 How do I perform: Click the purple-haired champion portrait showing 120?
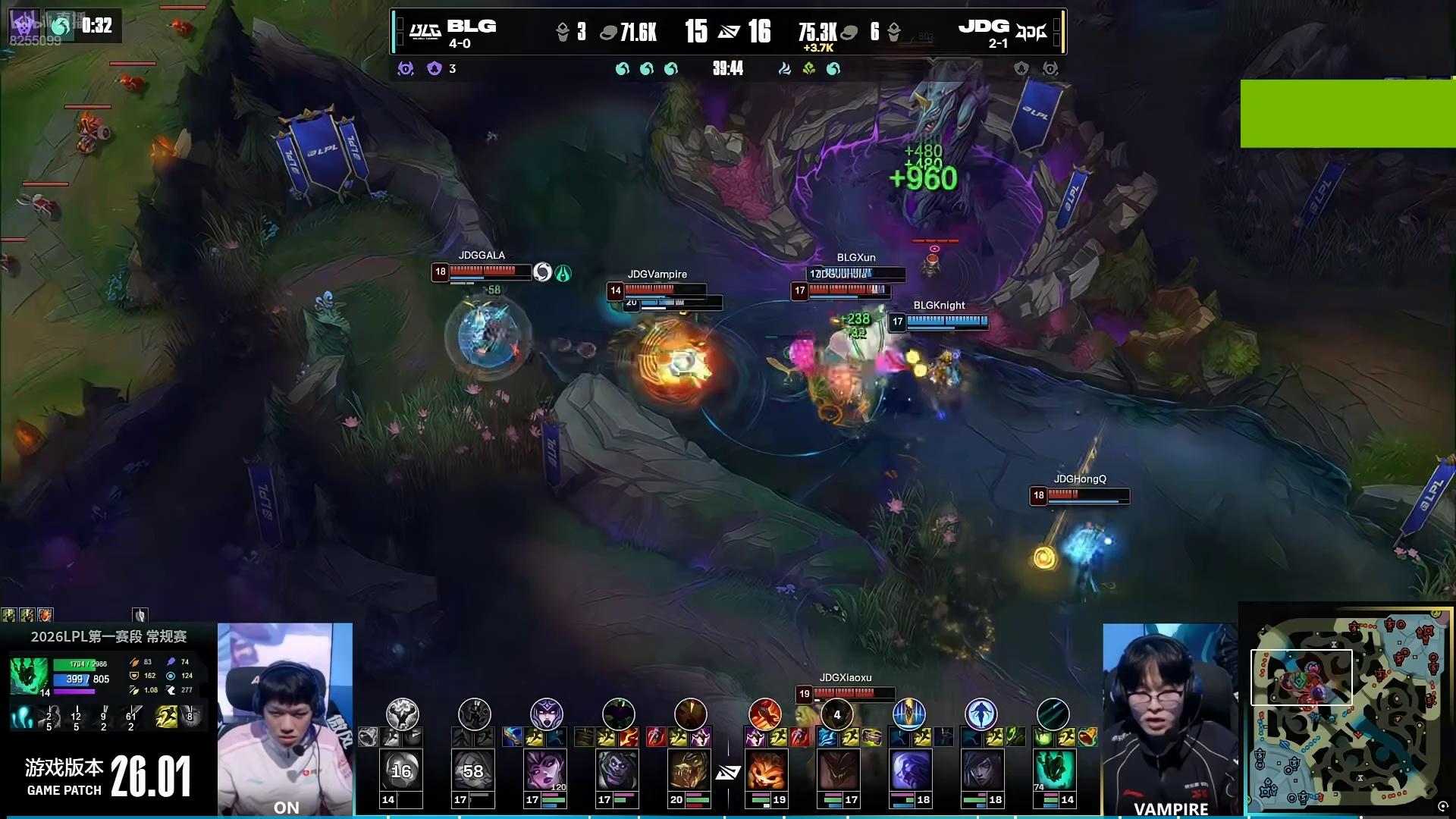(545, 770)
